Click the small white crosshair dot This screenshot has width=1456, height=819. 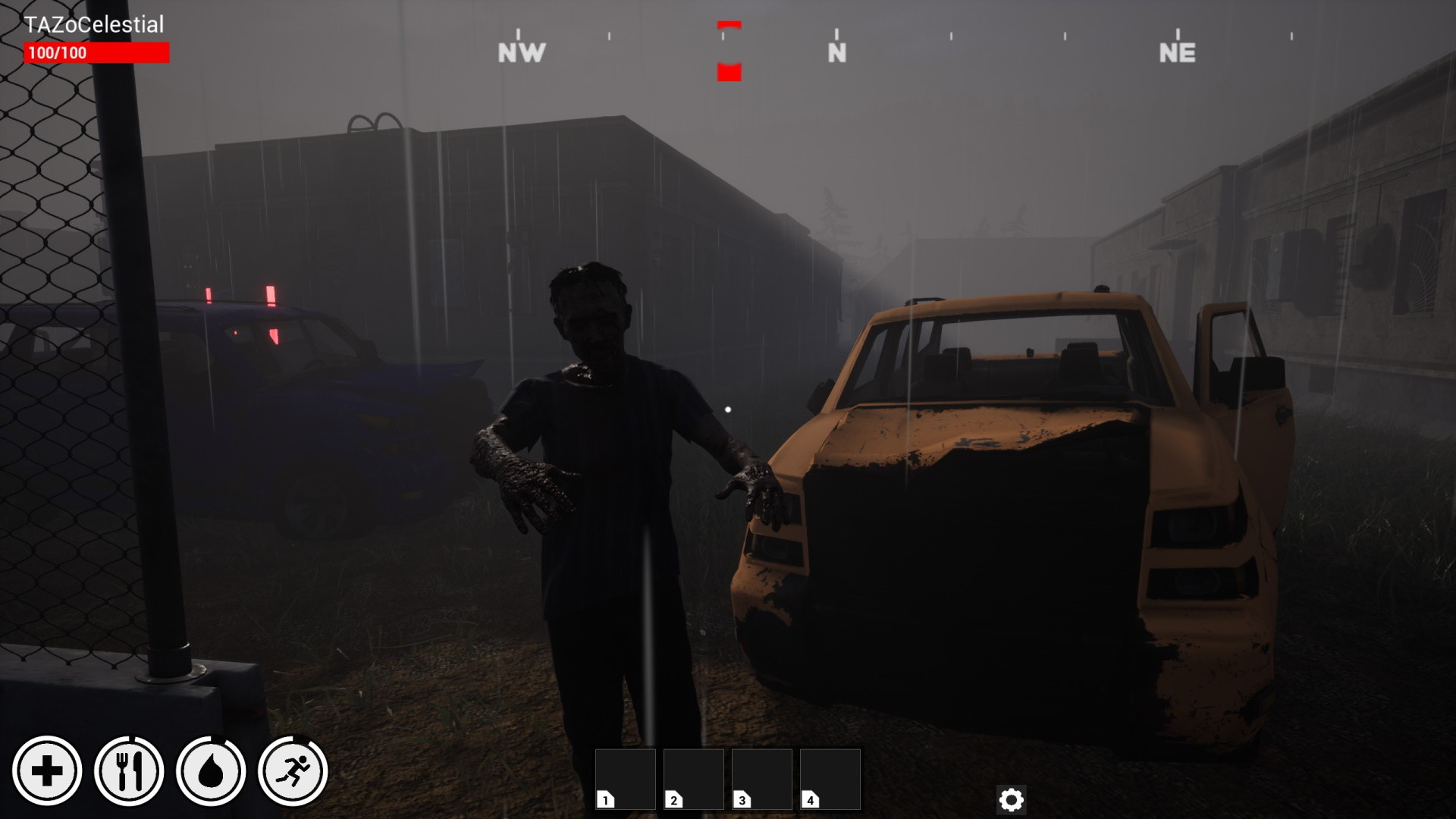[727, 408]
